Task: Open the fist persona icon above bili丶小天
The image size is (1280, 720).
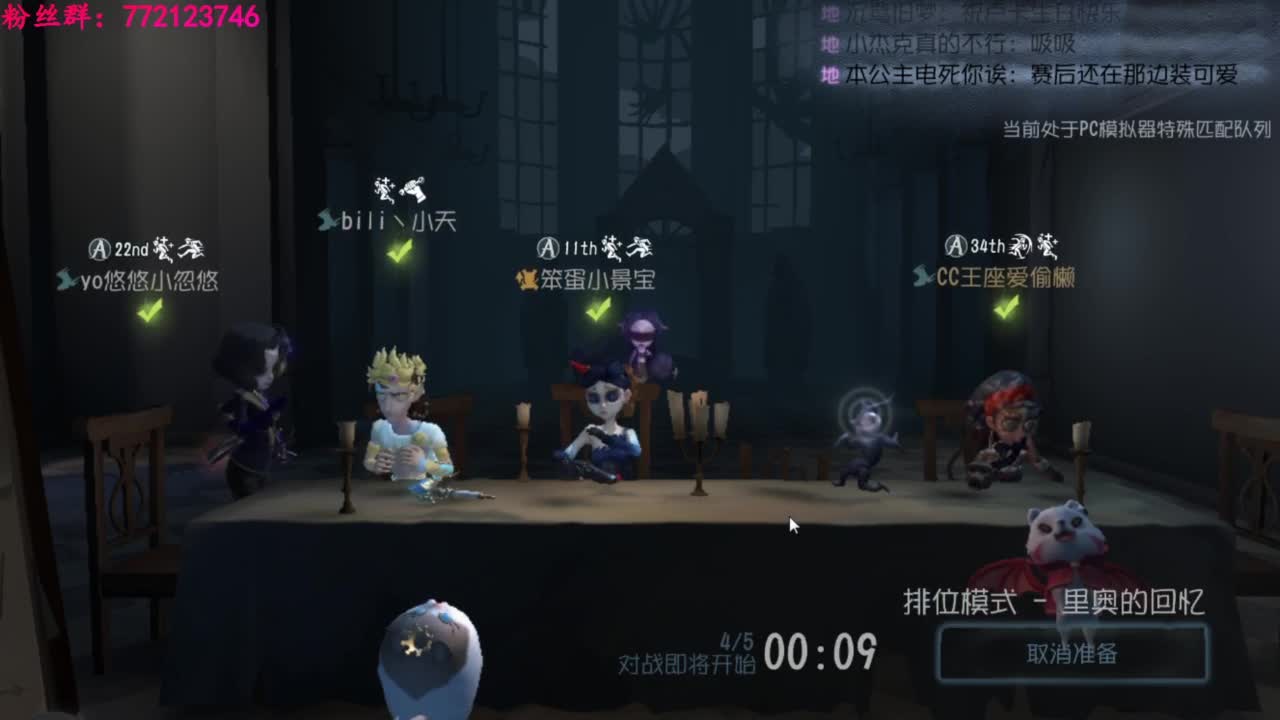Action: pyautogui.click(x=414, y=190)
